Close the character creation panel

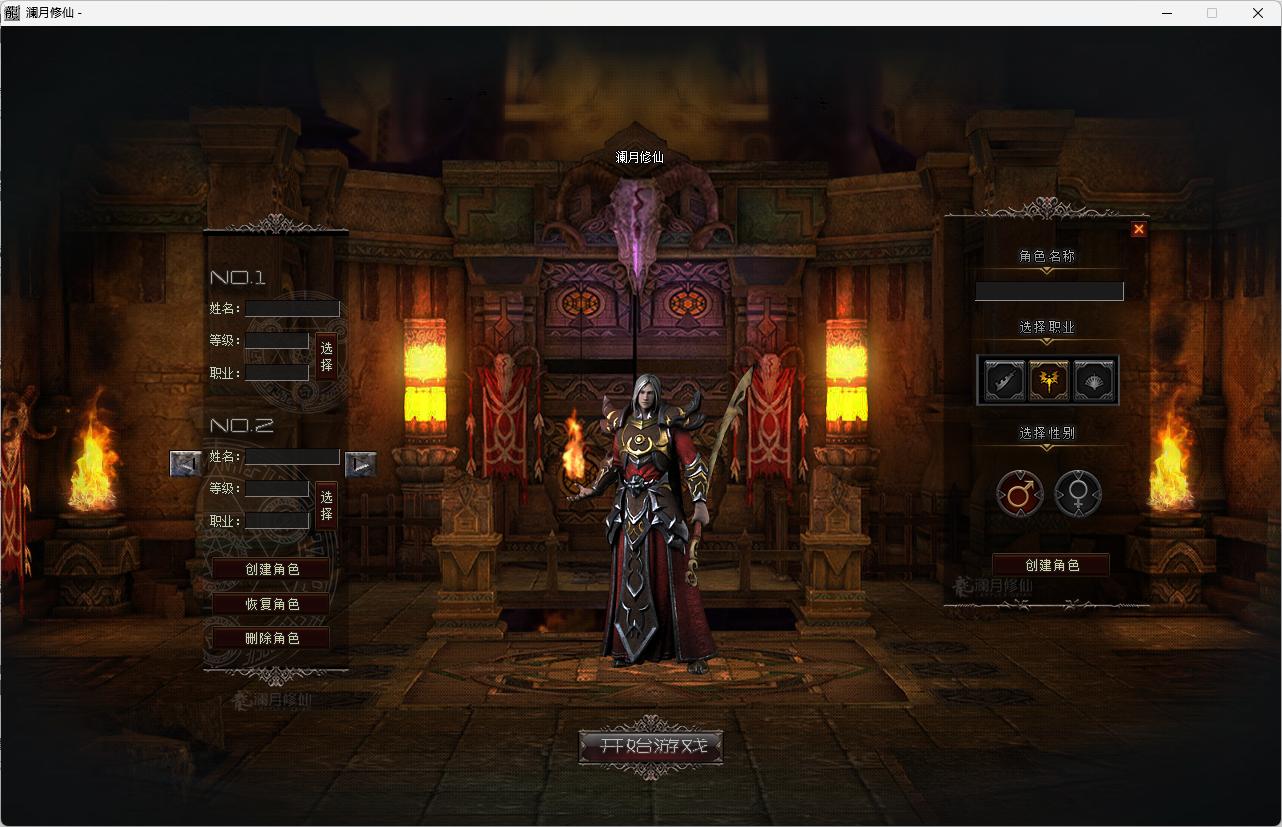tap(1138, 229)
